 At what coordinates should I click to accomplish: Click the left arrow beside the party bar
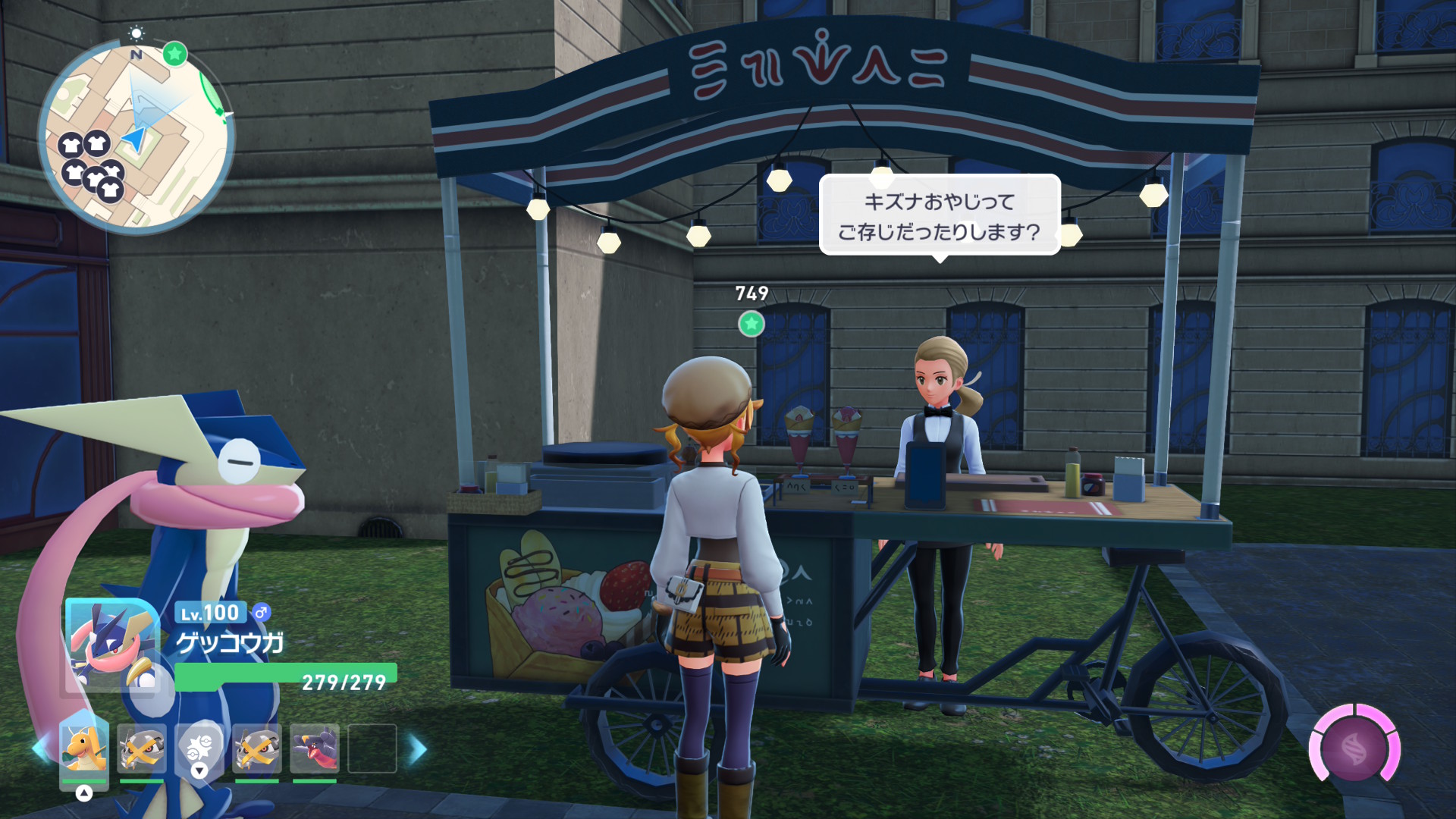(x=40, y=748)
